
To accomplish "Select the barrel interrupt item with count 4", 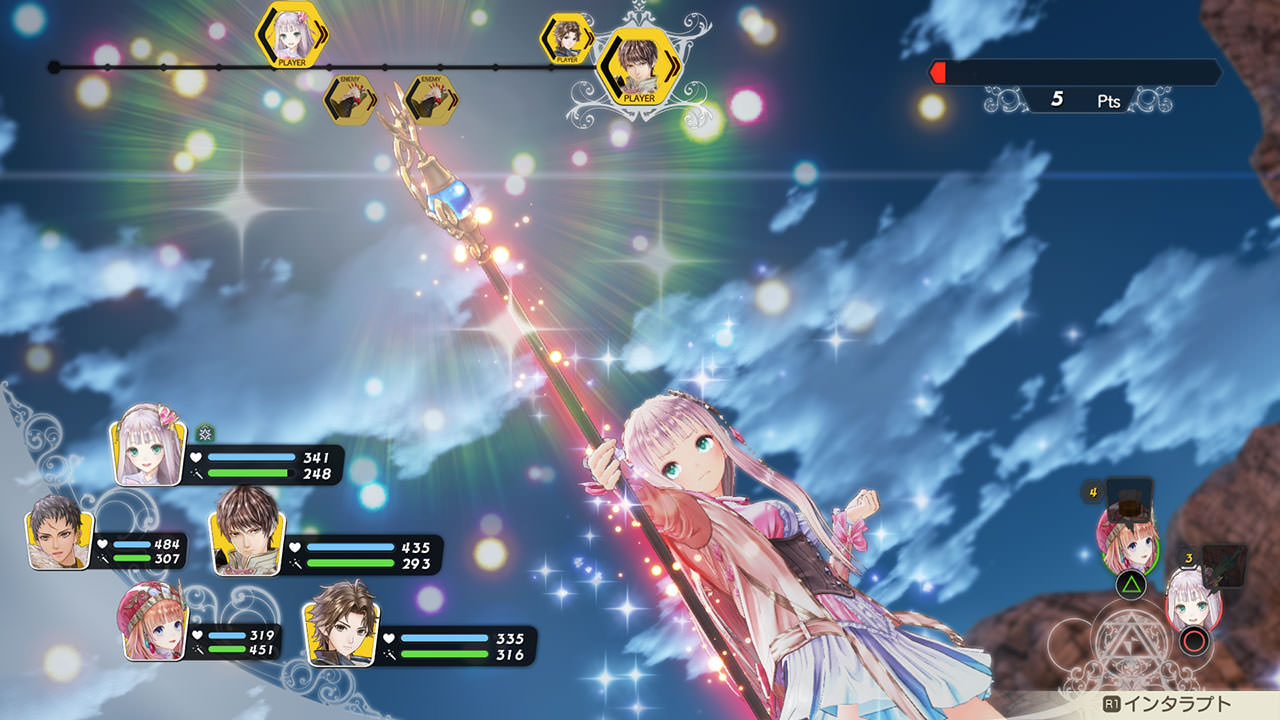I will (1130, 495).
